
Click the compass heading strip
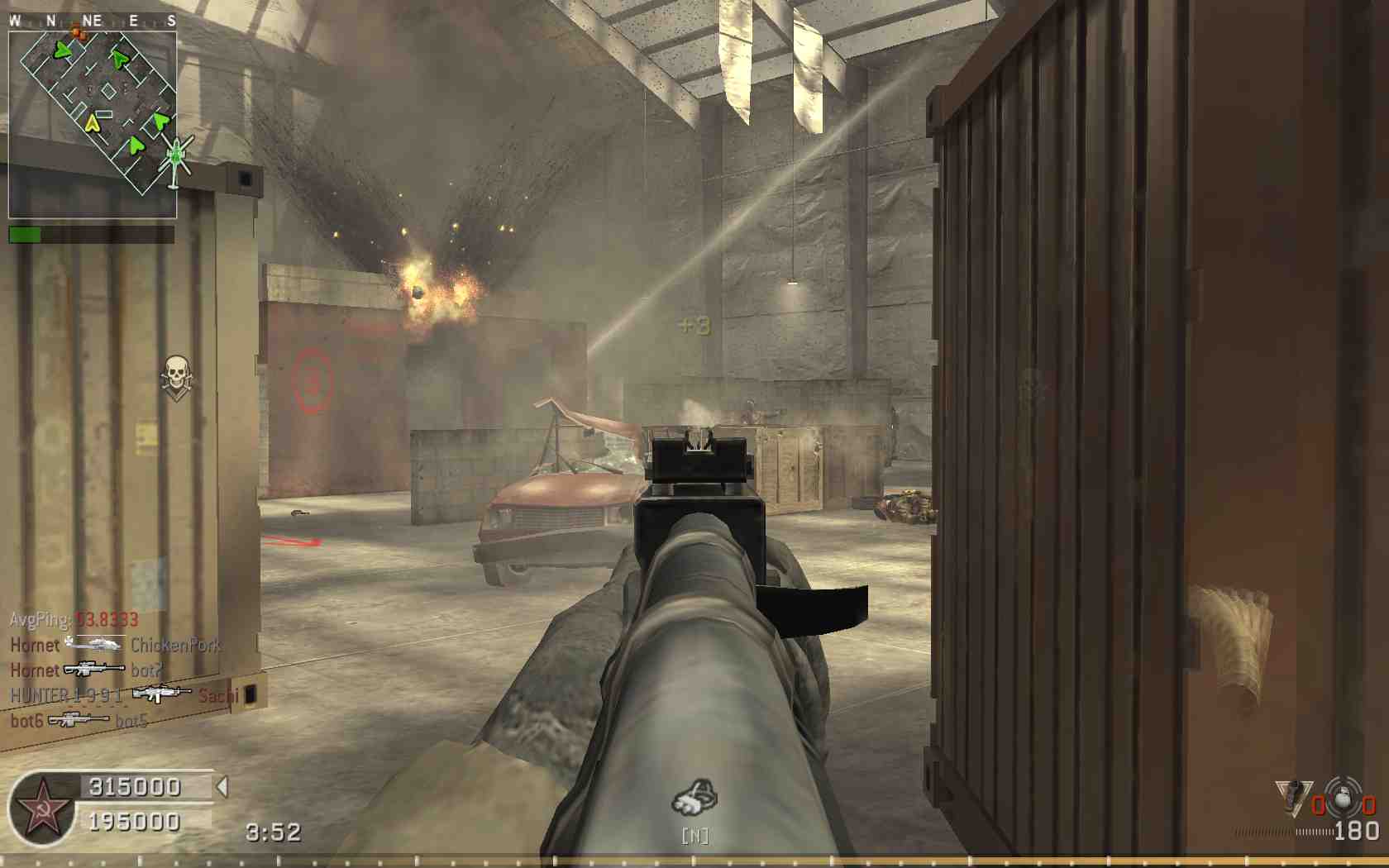93,21
